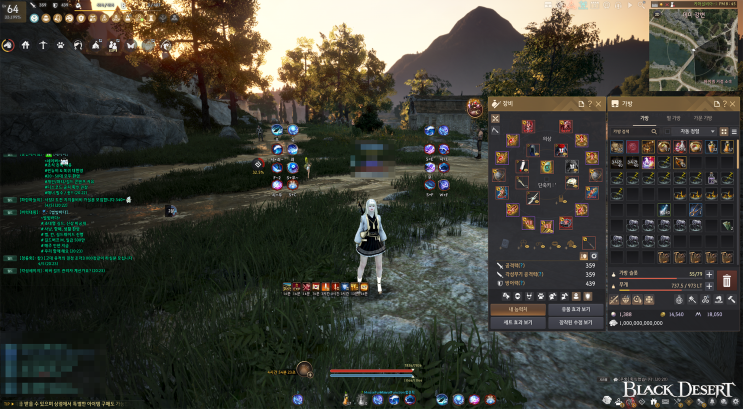Image resolution: width=743 pixels, height=409 pixels.
Task: Switch to the pearl inventory tab
Action: click(x=673, y=118)
